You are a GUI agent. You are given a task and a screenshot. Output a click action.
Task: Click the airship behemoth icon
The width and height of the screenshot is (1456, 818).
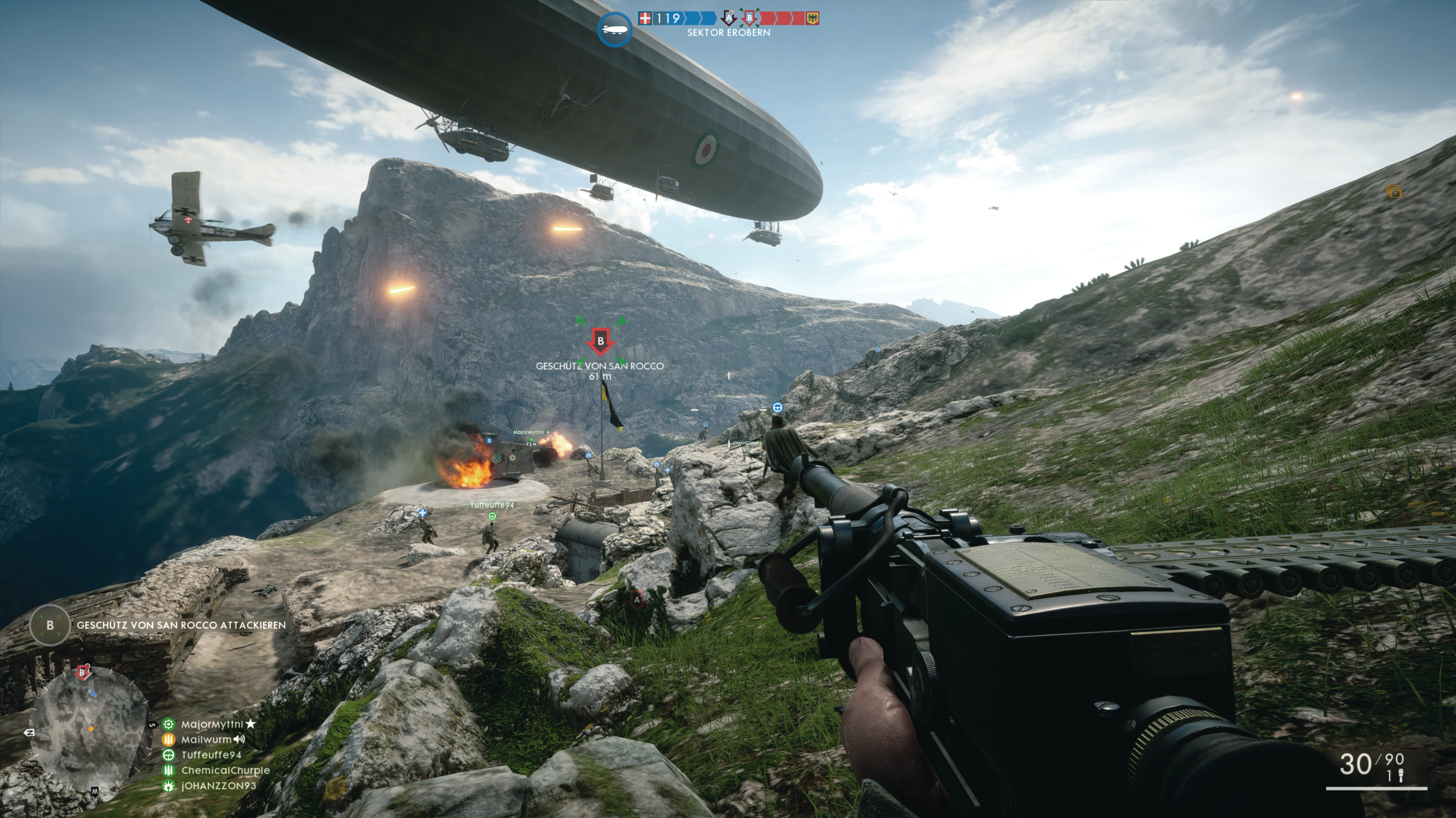[614, 29]
